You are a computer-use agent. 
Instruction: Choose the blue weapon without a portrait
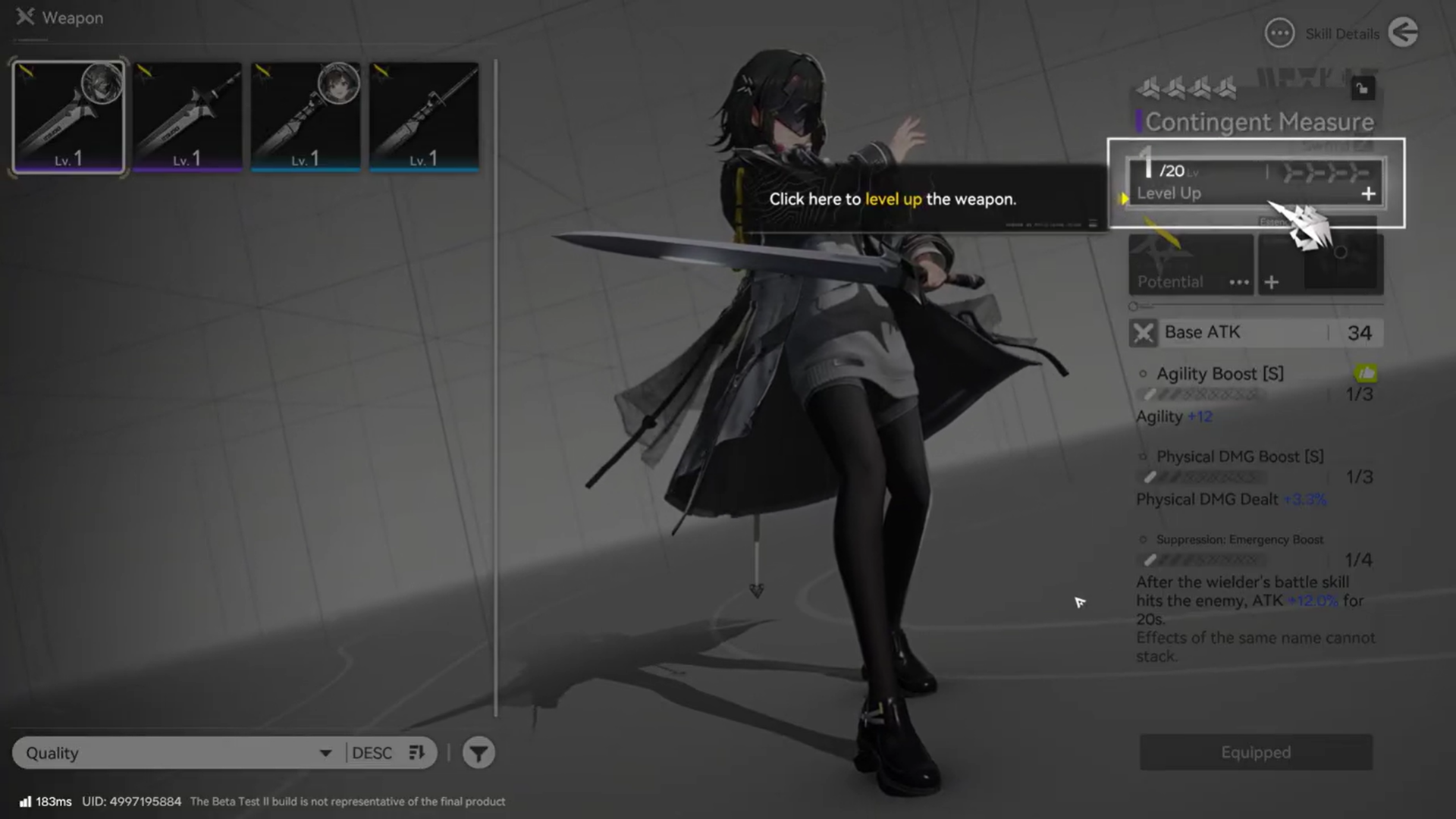424,118
